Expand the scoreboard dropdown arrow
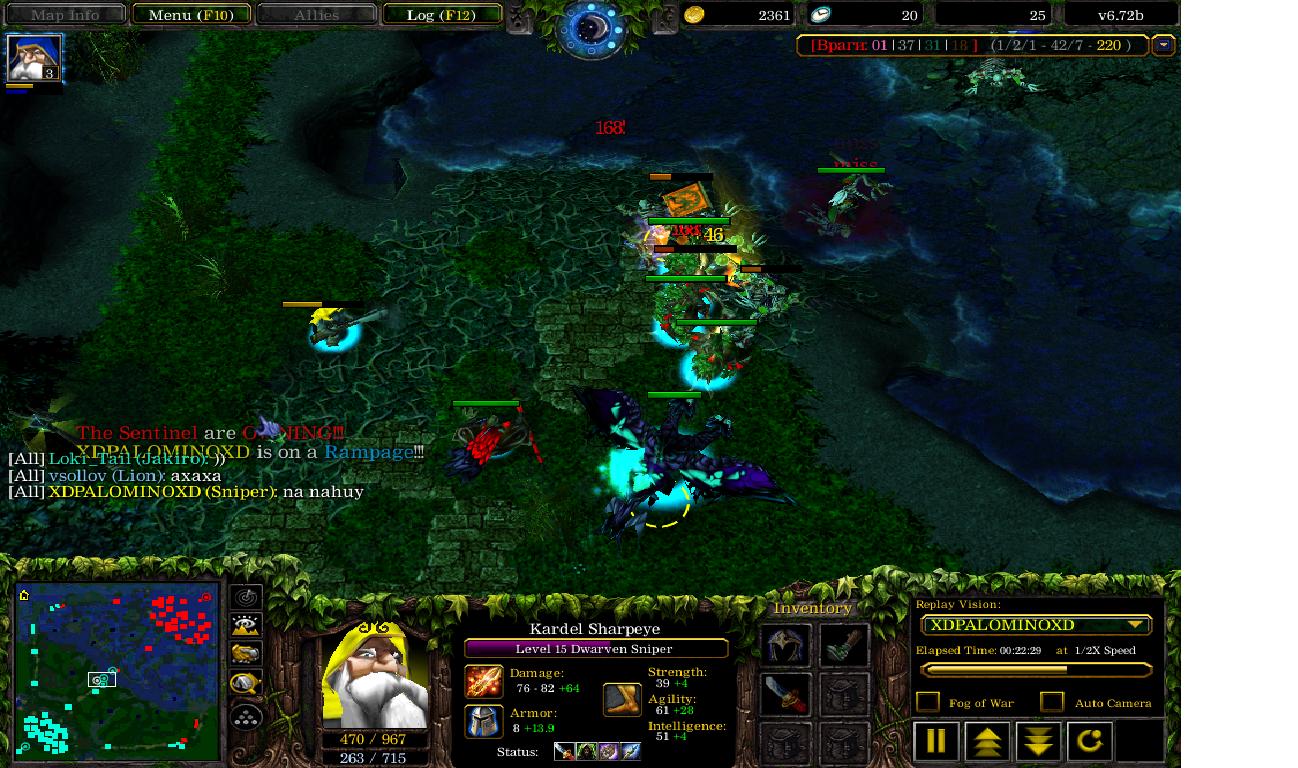The width and height of the screenshot is (1298, 768). pos(1163,45)
